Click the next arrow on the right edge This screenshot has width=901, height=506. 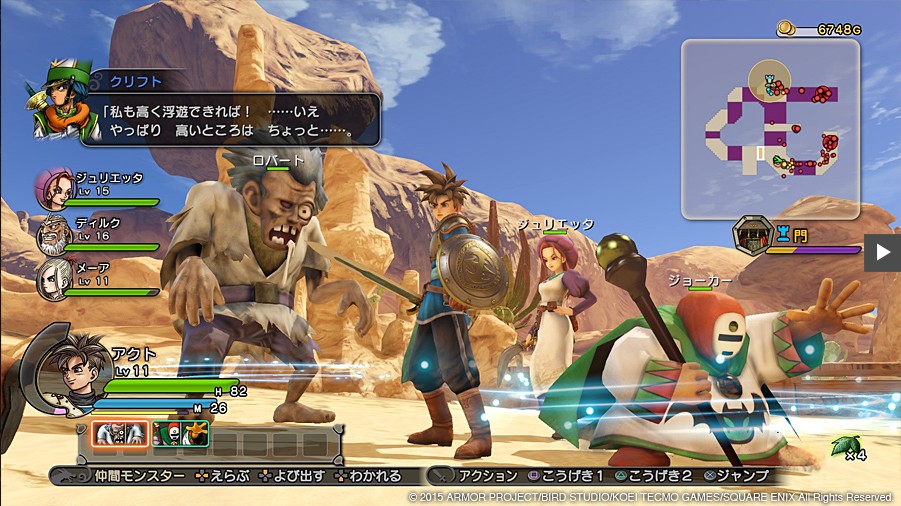click(882, 252)
